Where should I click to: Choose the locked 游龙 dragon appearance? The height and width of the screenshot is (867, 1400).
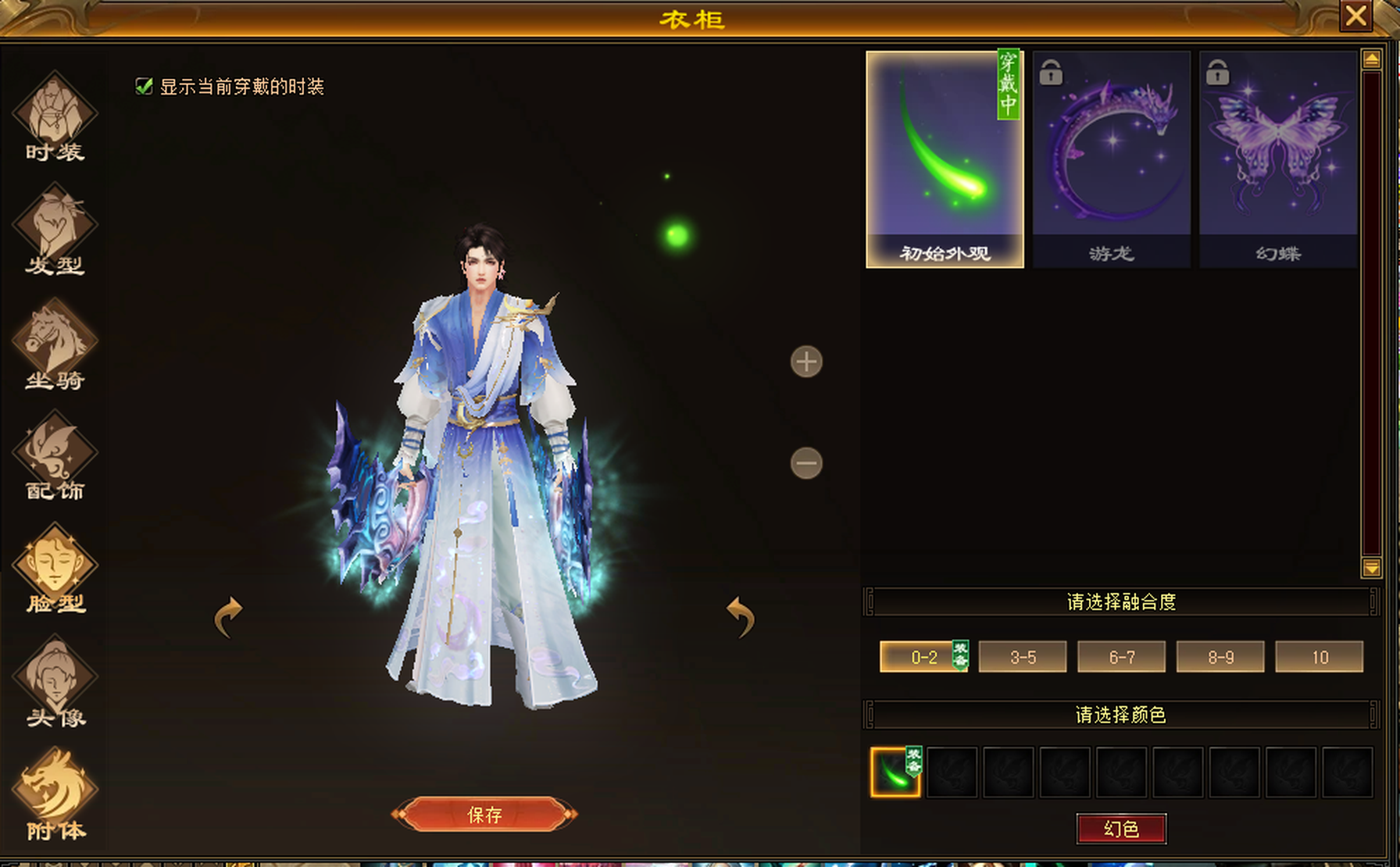click(1111, 159)
